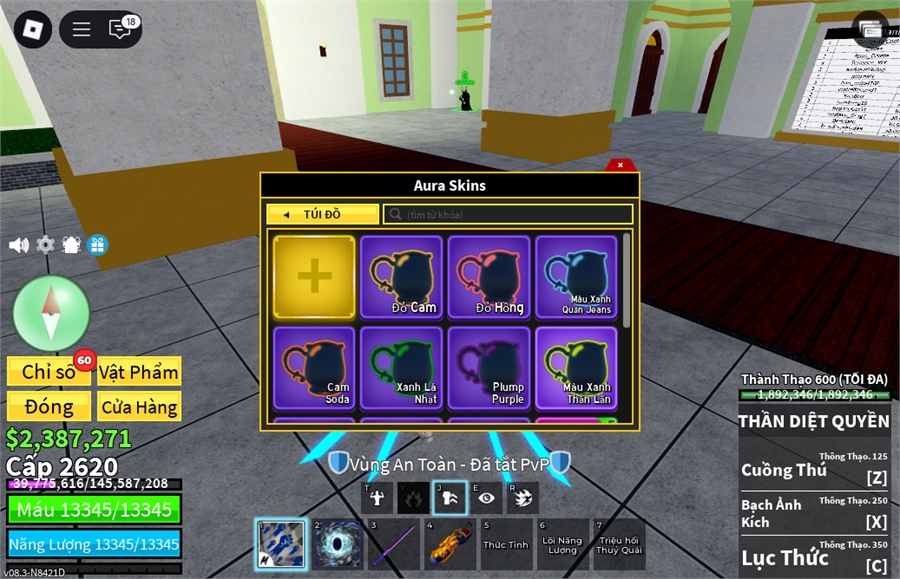Pick the Màu Xanh Thằn Lằn aura

click(576, 367)
